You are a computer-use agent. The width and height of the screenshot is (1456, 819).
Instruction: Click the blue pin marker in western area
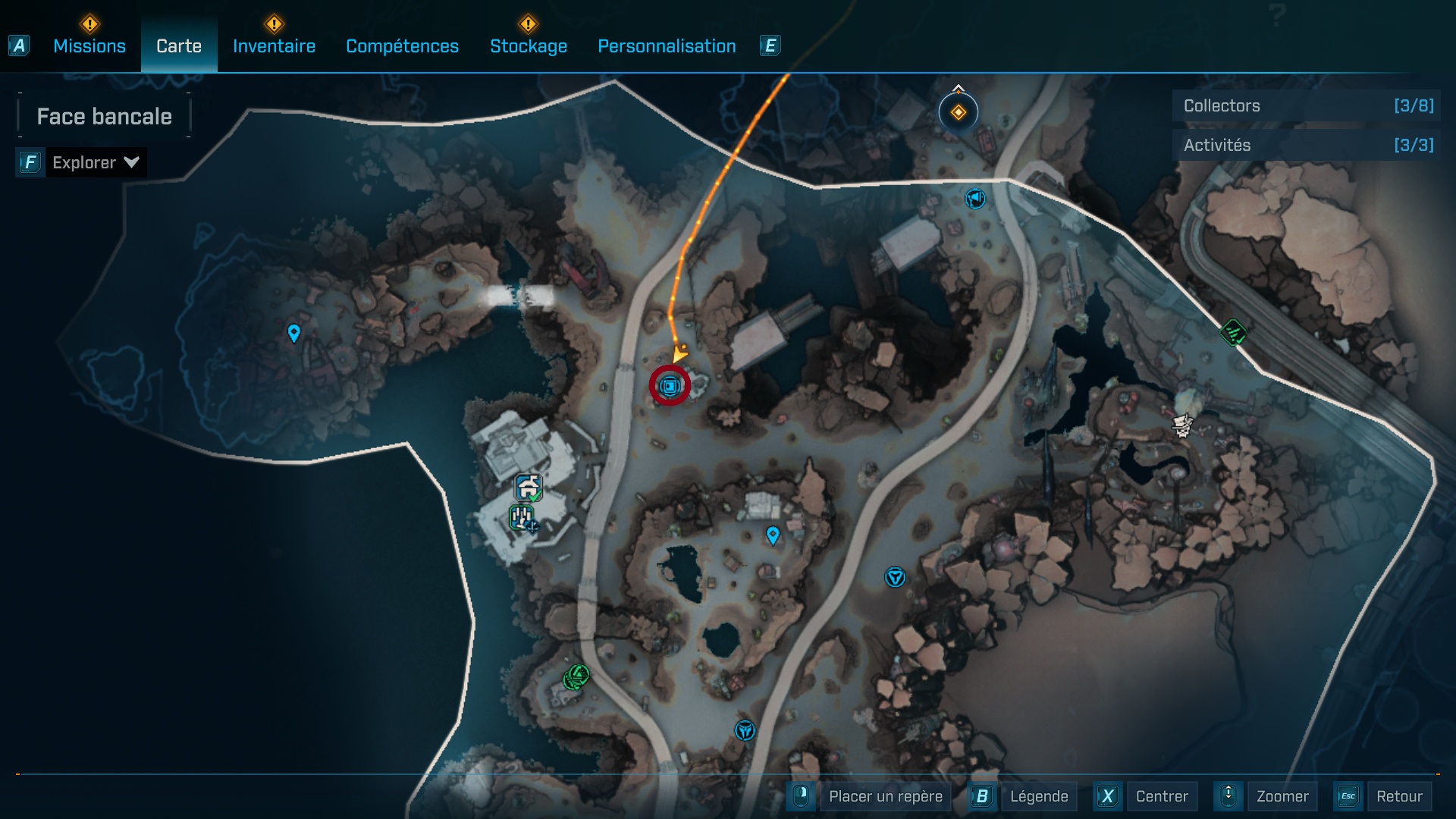(x=294, y=332)
